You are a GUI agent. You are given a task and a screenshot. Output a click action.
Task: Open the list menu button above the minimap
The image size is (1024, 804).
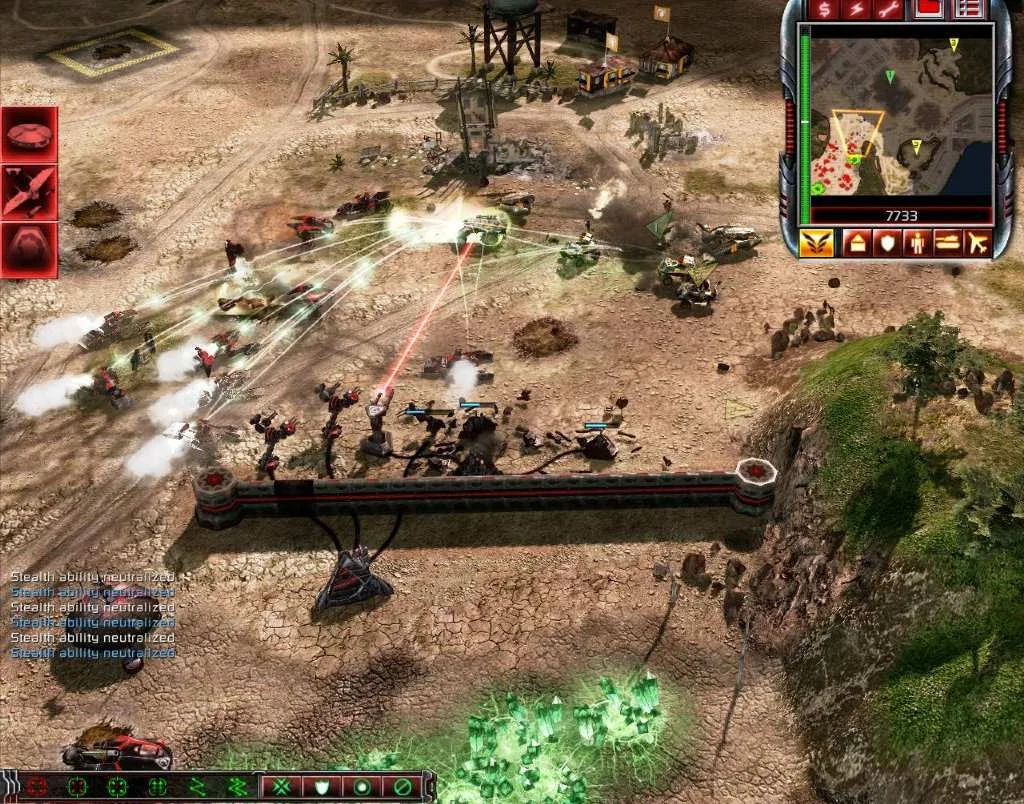pyautogui.click(x=966, y=9)
